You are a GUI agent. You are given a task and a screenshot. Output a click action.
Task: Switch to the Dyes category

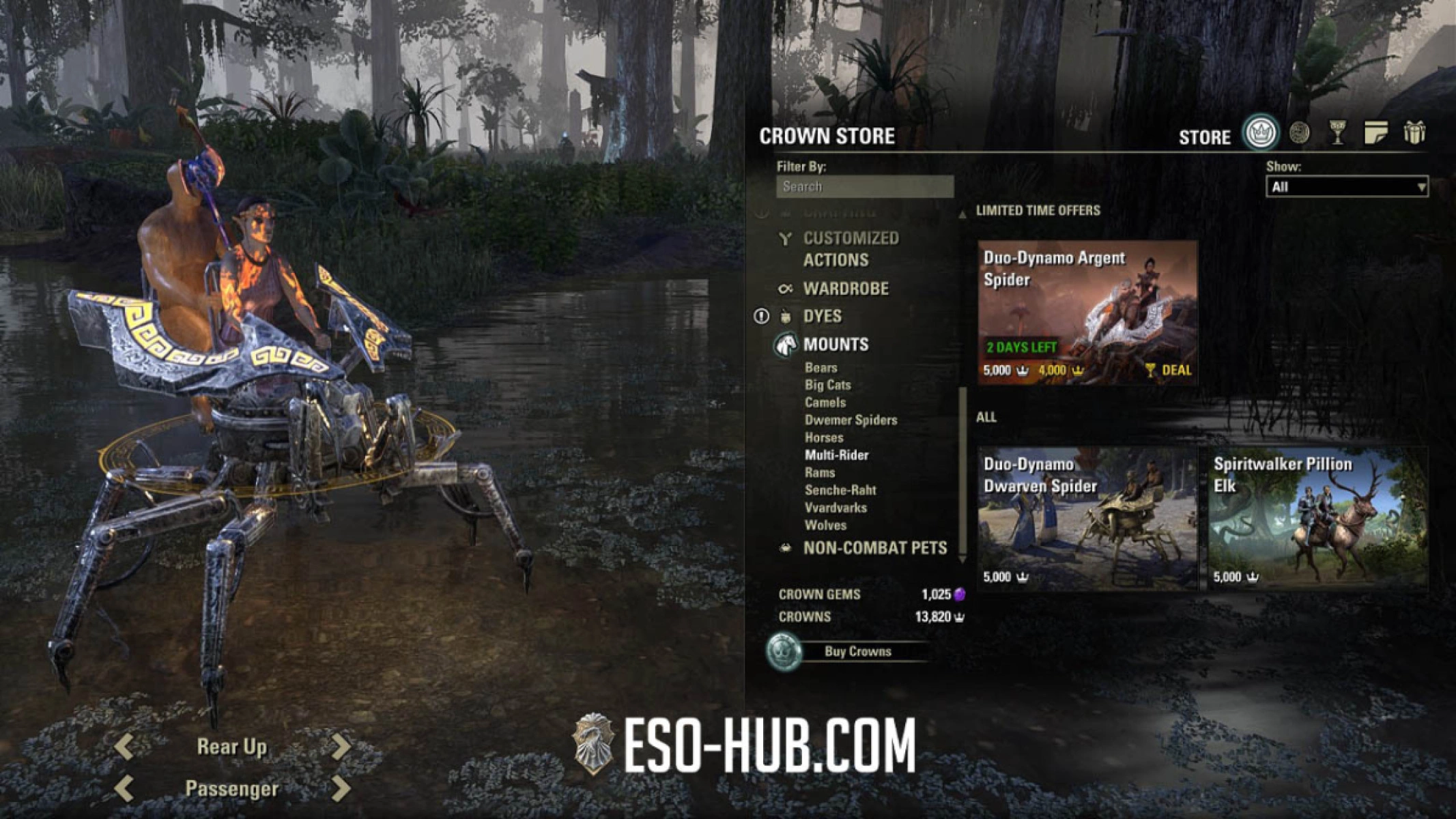click(x=826, y=316)
